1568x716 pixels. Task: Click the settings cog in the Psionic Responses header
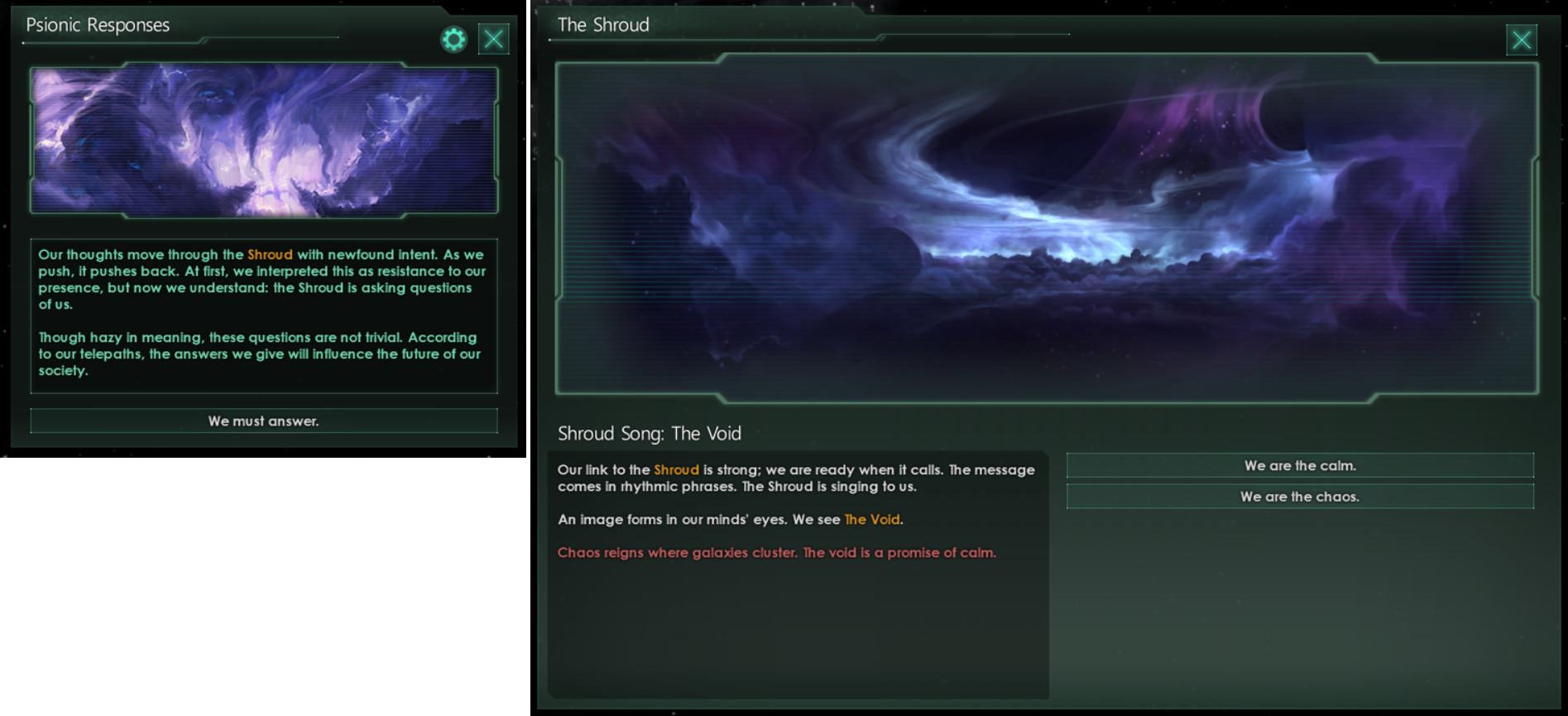click(x=453, y=38)
